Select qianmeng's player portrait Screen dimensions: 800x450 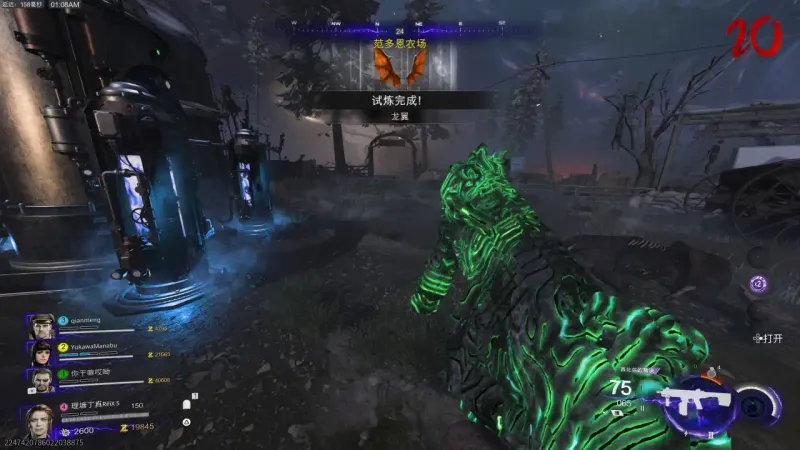point(41,326)
